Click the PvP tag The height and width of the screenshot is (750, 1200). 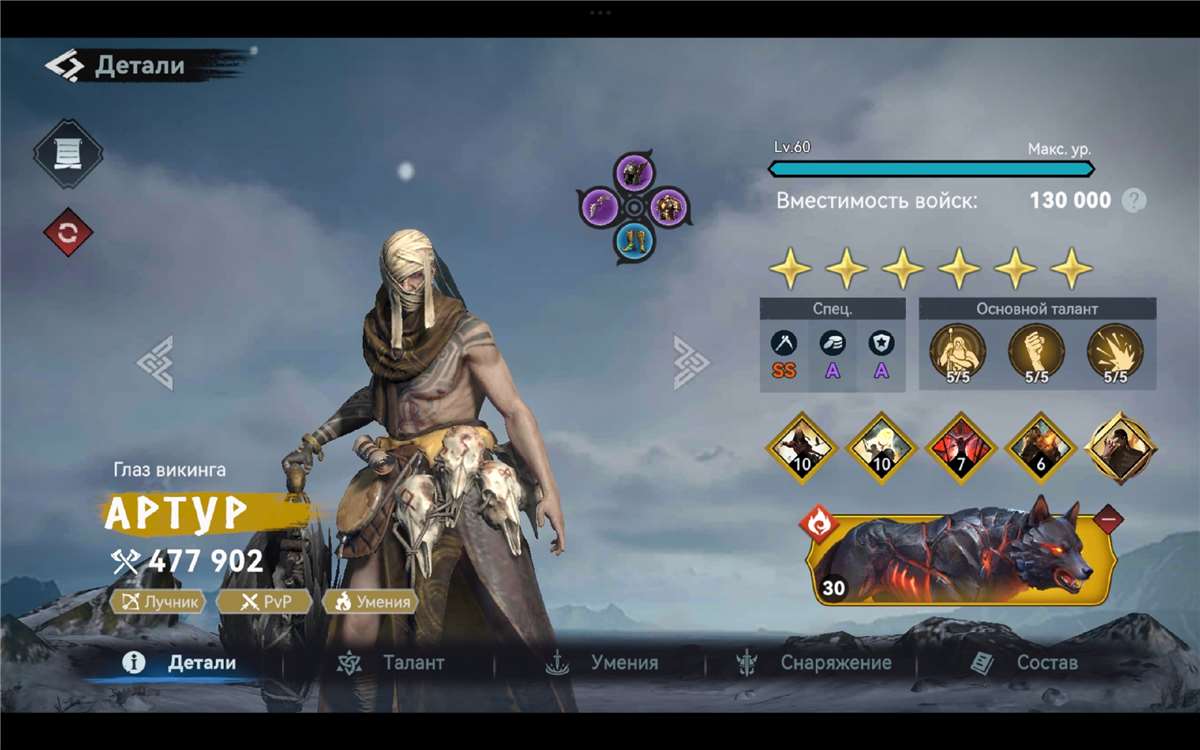click(x=264, y=601)
